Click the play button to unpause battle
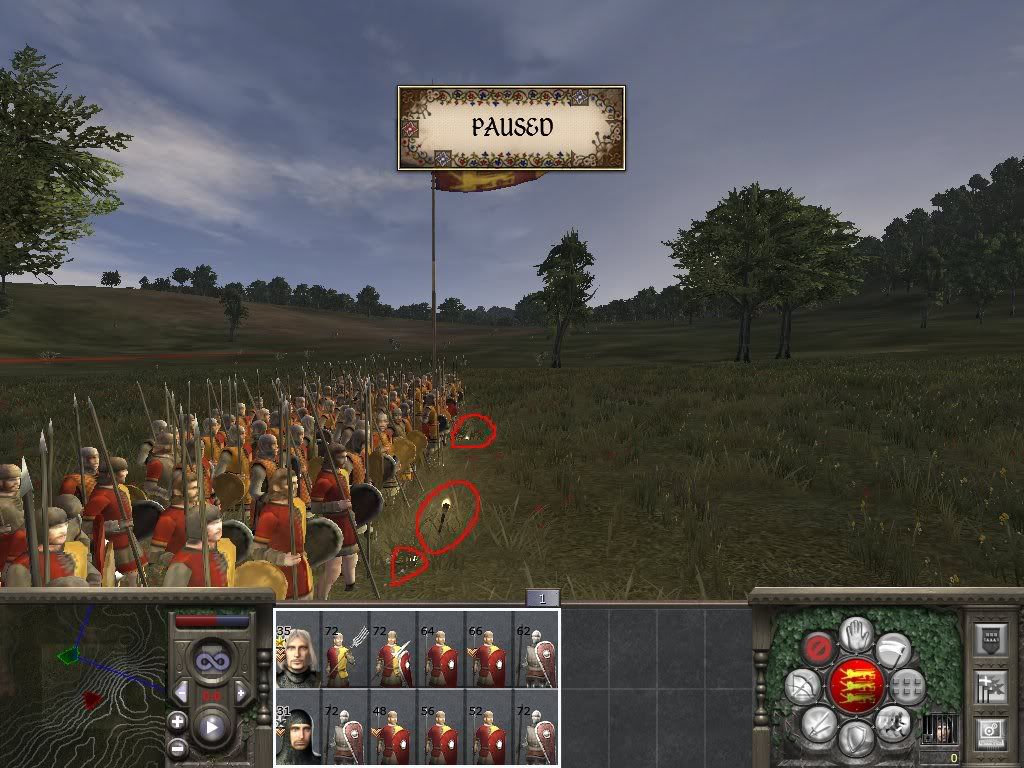1024x768 pixels. [x=211, y=727]
